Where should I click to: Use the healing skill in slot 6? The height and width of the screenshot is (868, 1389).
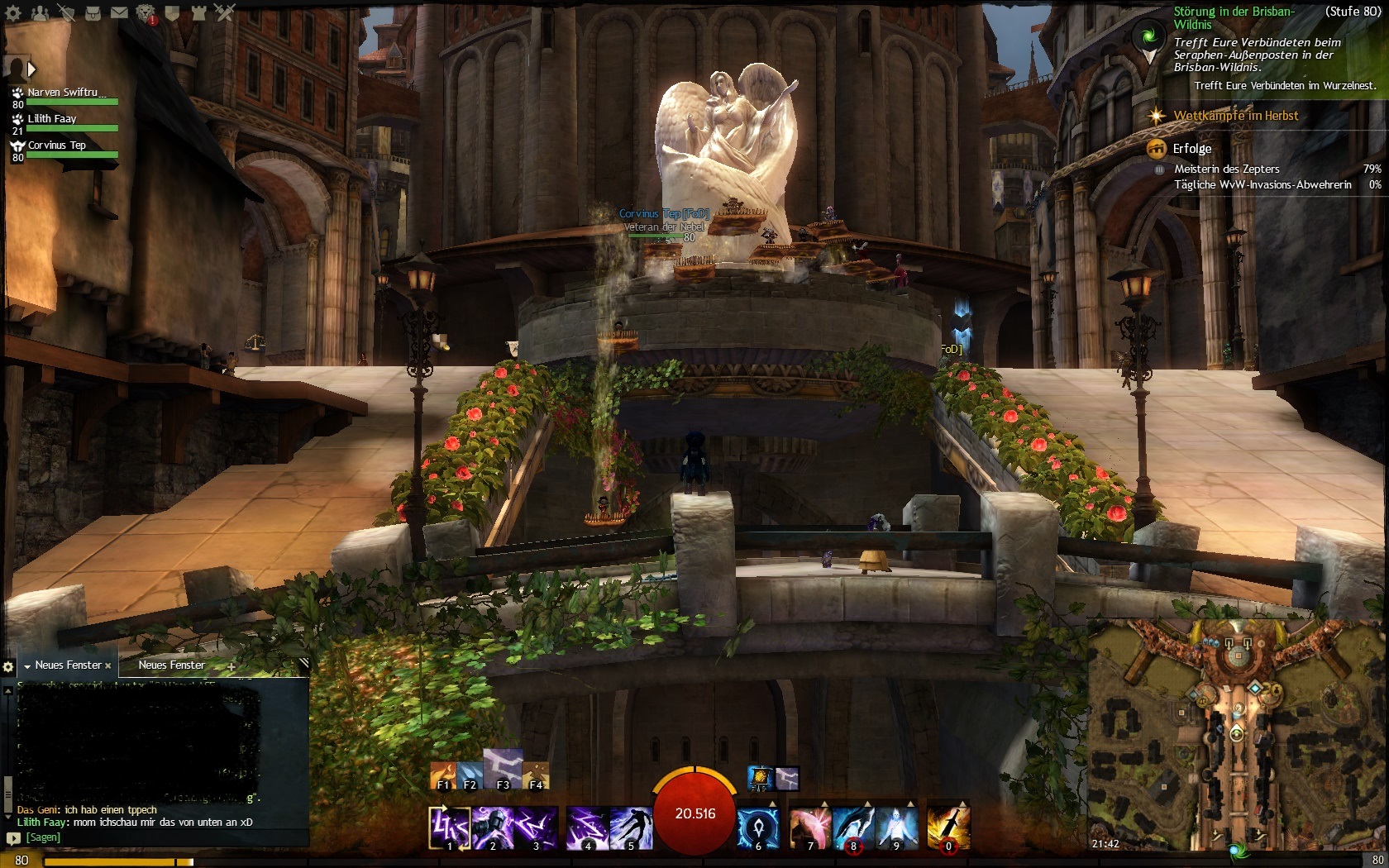757,827
